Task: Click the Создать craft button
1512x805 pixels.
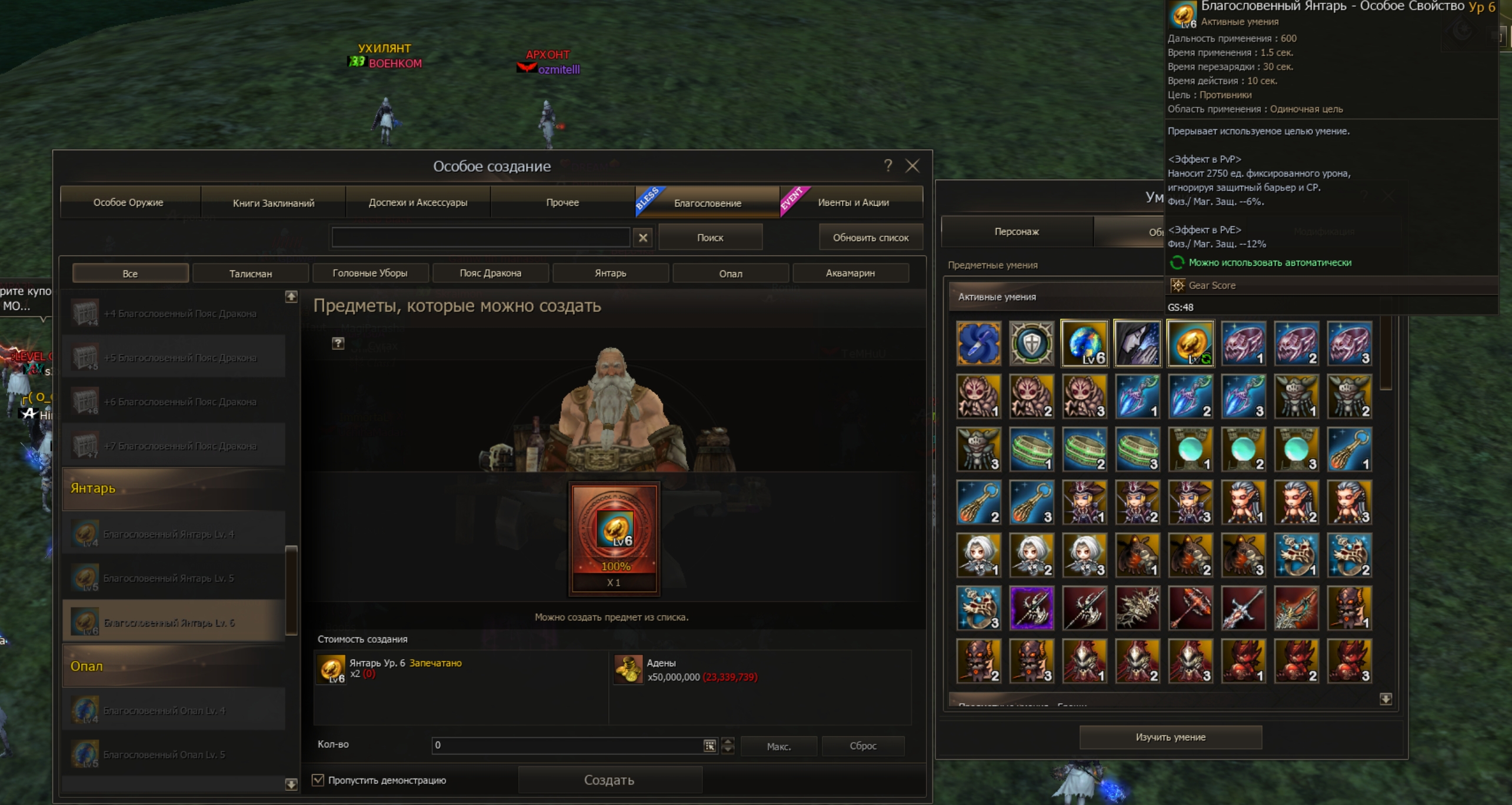Action: (609, 780)
